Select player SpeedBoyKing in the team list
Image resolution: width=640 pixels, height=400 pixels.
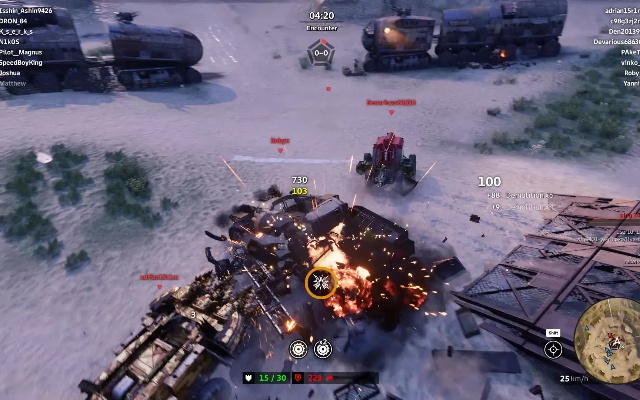pos(22,63)
